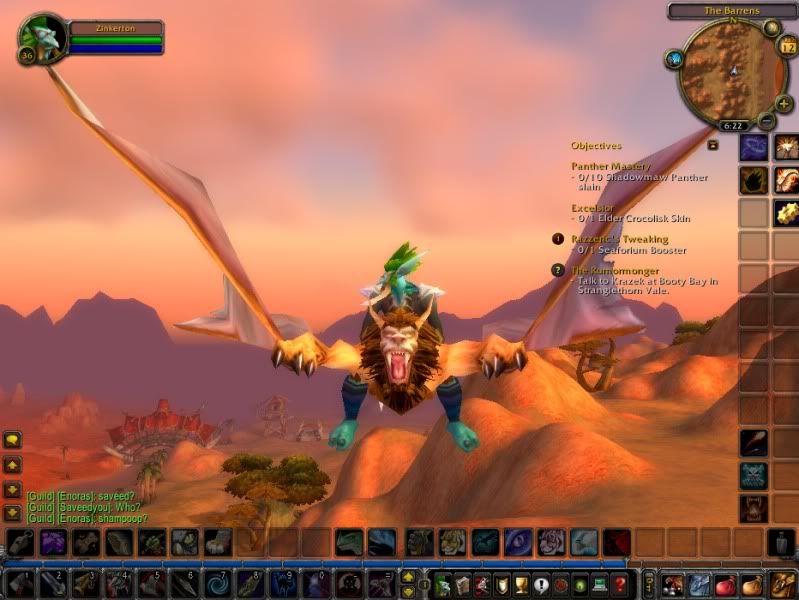Open the Help red question mark button
The height and width of the screenshot is (600, 799).
pos(620,584)
